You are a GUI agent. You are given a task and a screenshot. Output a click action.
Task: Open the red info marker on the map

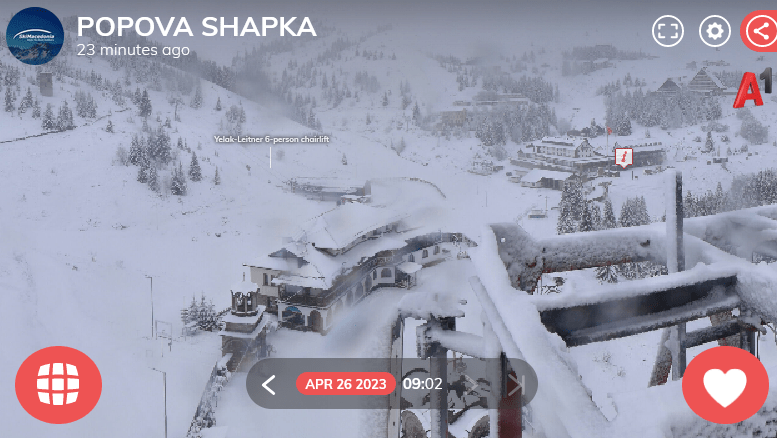[x=624, y=157]
